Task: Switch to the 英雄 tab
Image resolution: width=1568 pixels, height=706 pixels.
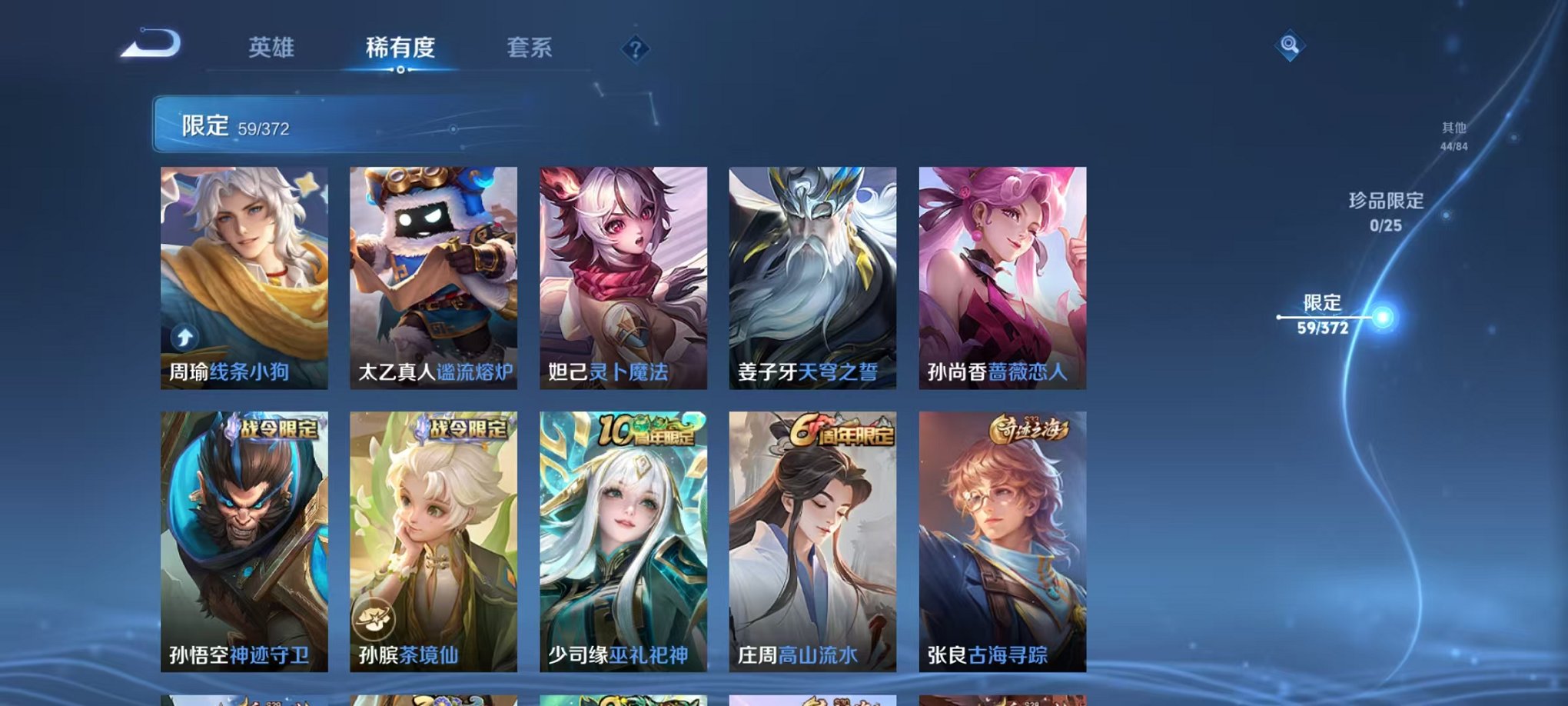Action: [274, 46]
